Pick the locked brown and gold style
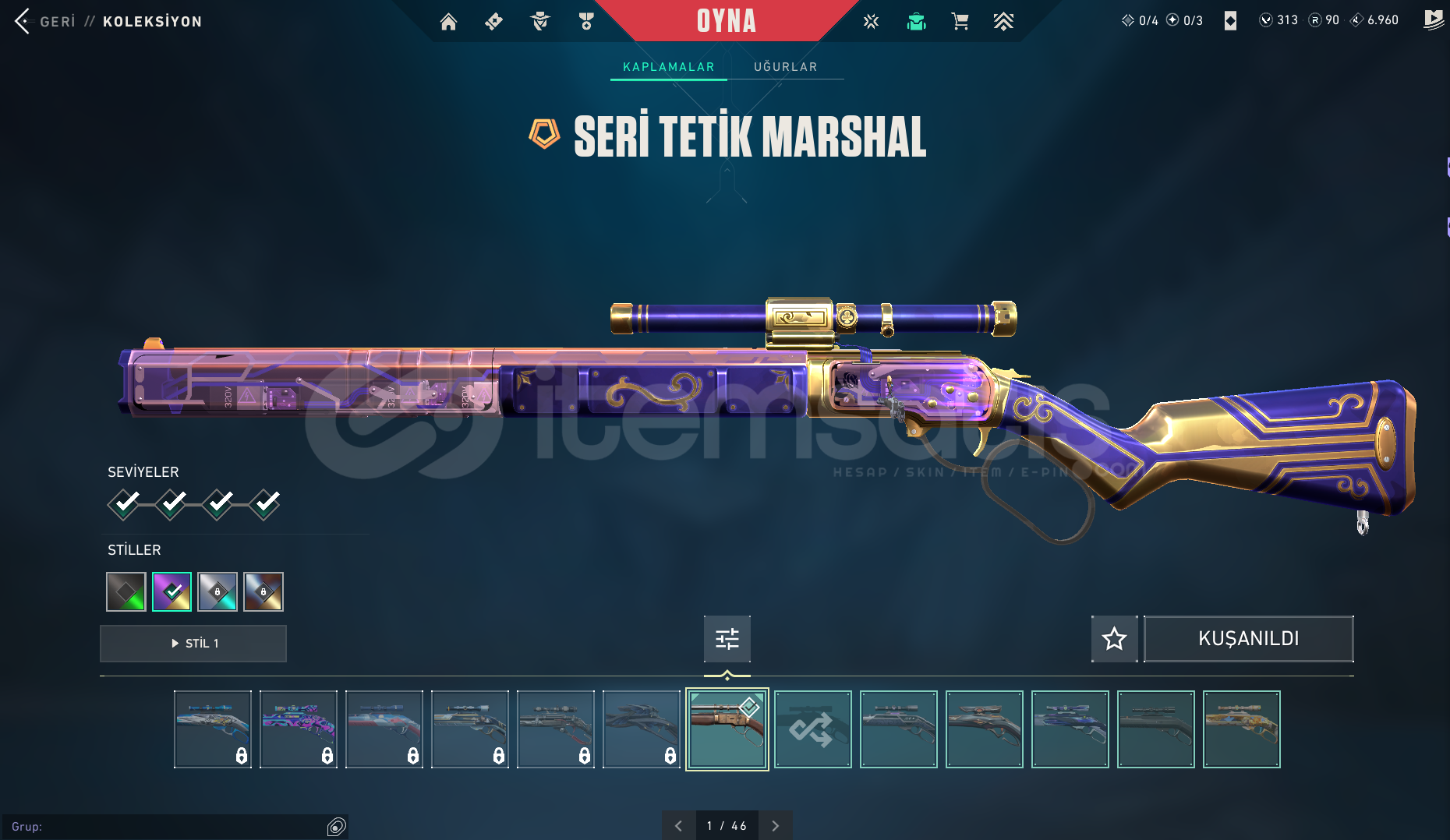The height and width of the screenshot is (840, 1450). click(263, 592)
